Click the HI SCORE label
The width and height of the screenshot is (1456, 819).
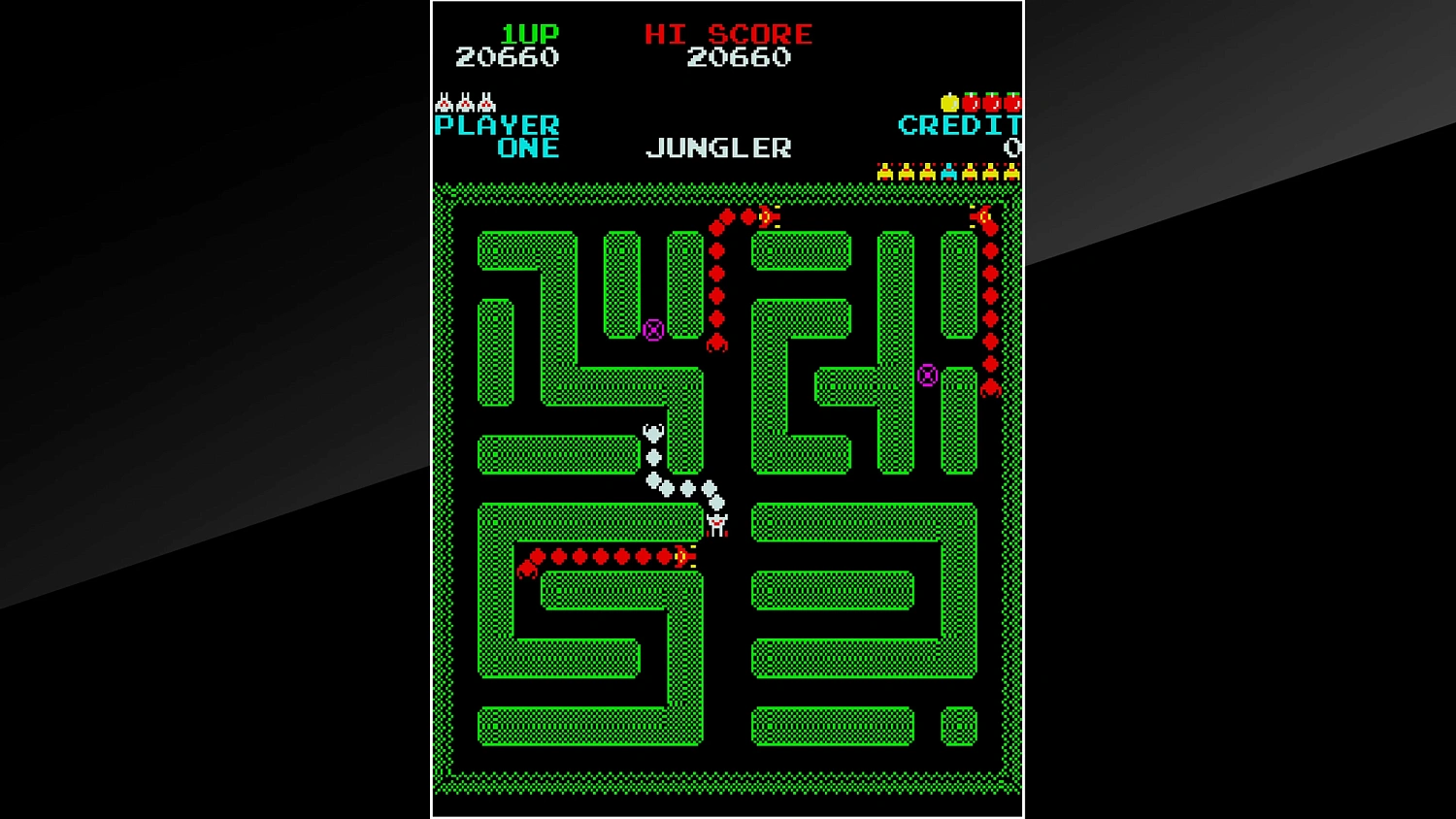tap(730, 33)
